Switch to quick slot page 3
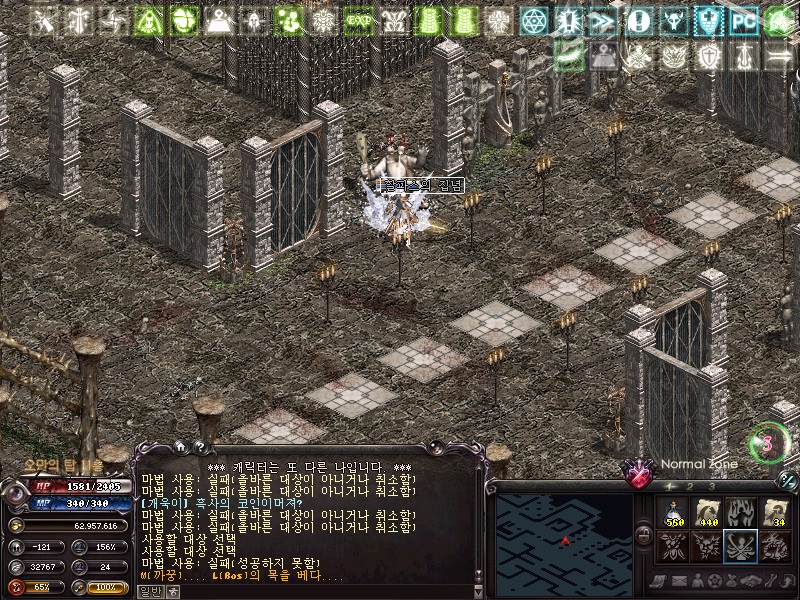Viewport: 800px width, 600px height. coord(710,486)
